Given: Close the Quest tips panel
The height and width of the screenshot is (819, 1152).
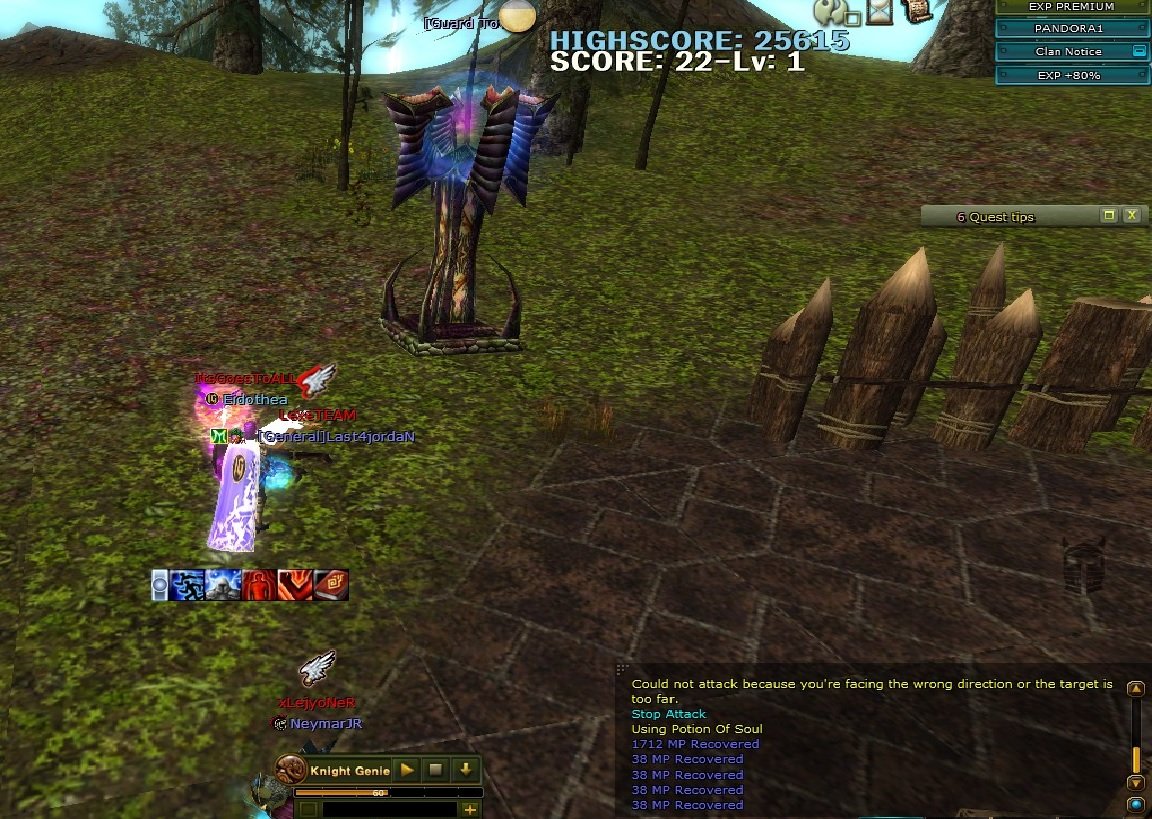Looking at the screenshot, I should 1131,215.
